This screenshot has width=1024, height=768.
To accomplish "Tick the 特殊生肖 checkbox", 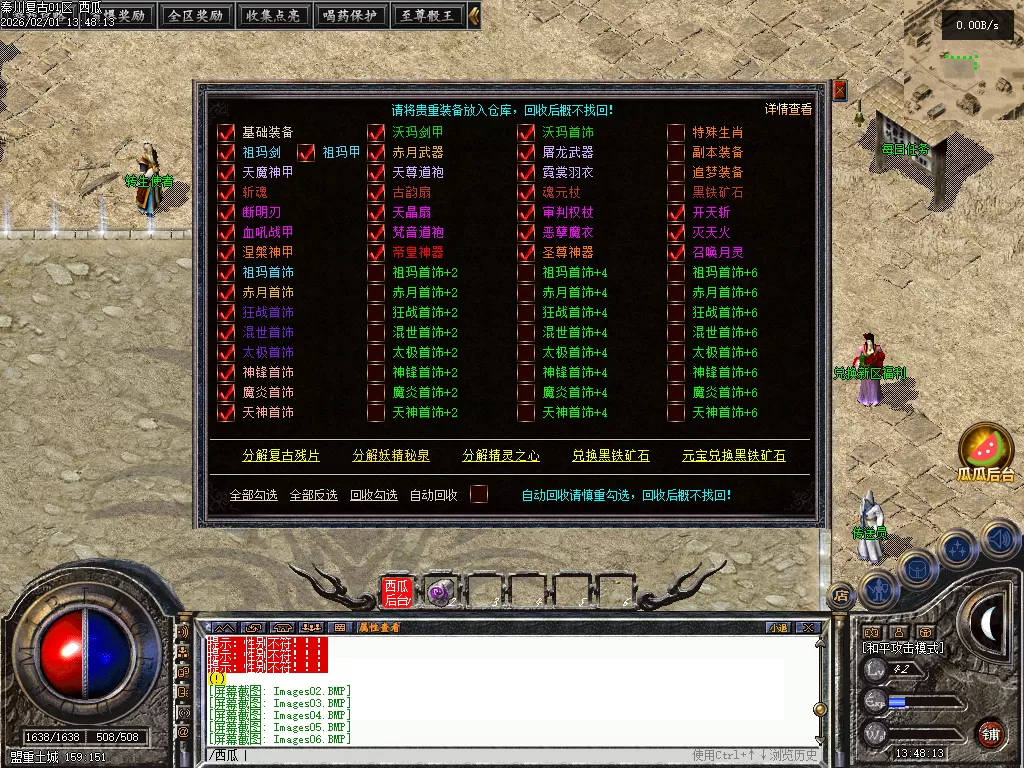I will (676, 132).
